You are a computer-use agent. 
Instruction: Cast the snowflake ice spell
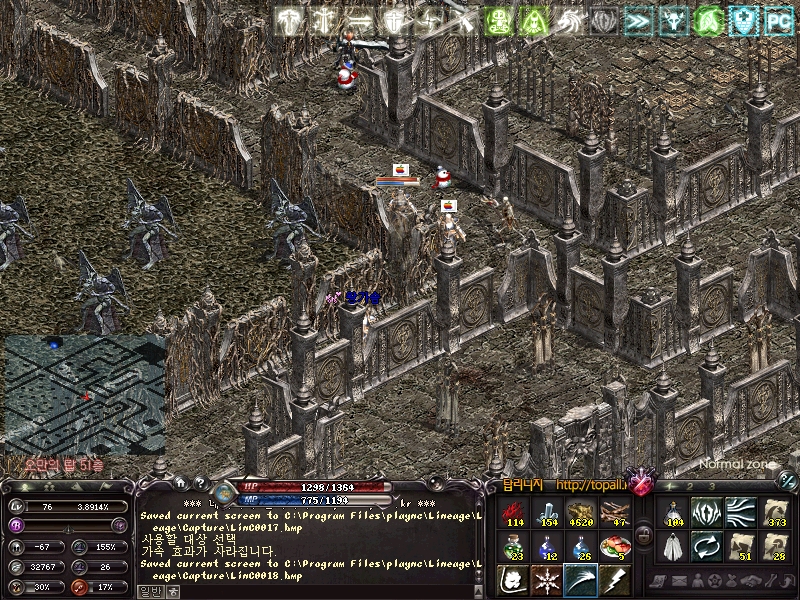click(x=548, y=579)
